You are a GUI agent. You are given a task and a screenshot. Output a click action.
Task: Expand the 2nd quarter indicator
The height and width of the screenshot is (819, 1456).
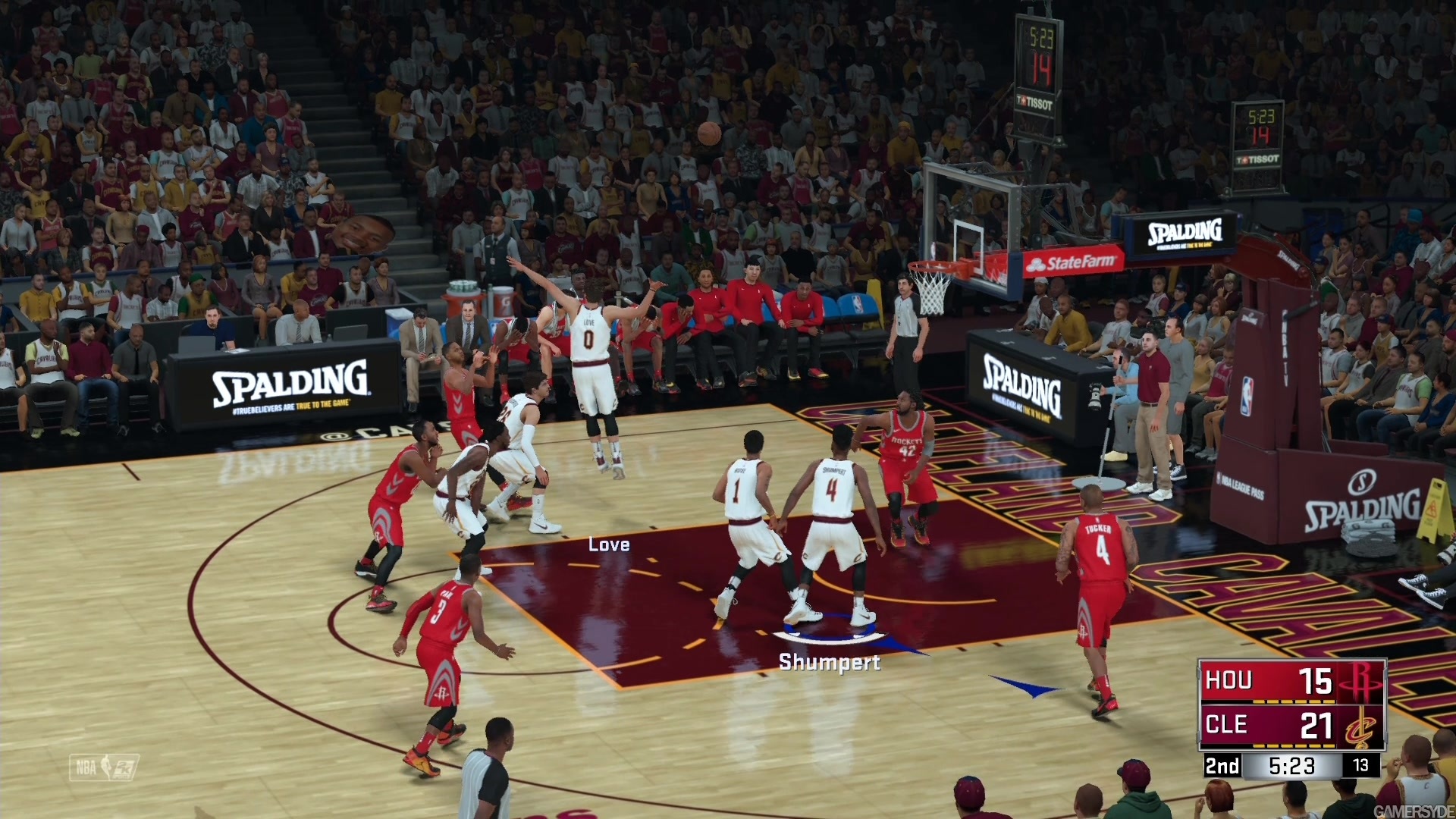point(1222,766)
